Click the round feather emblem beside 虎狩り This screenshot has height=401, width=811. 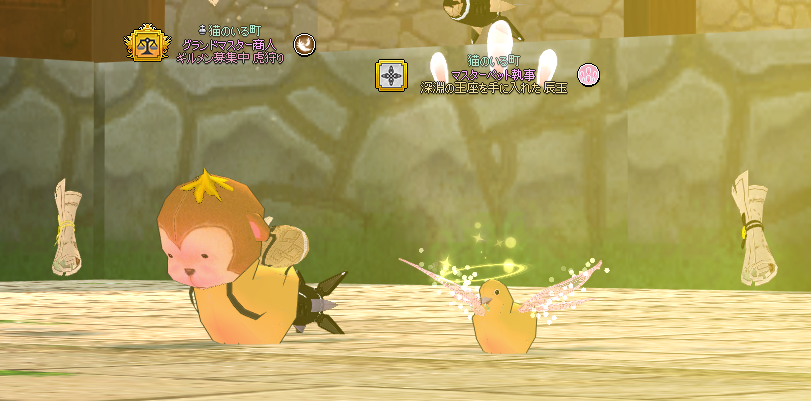304,44
